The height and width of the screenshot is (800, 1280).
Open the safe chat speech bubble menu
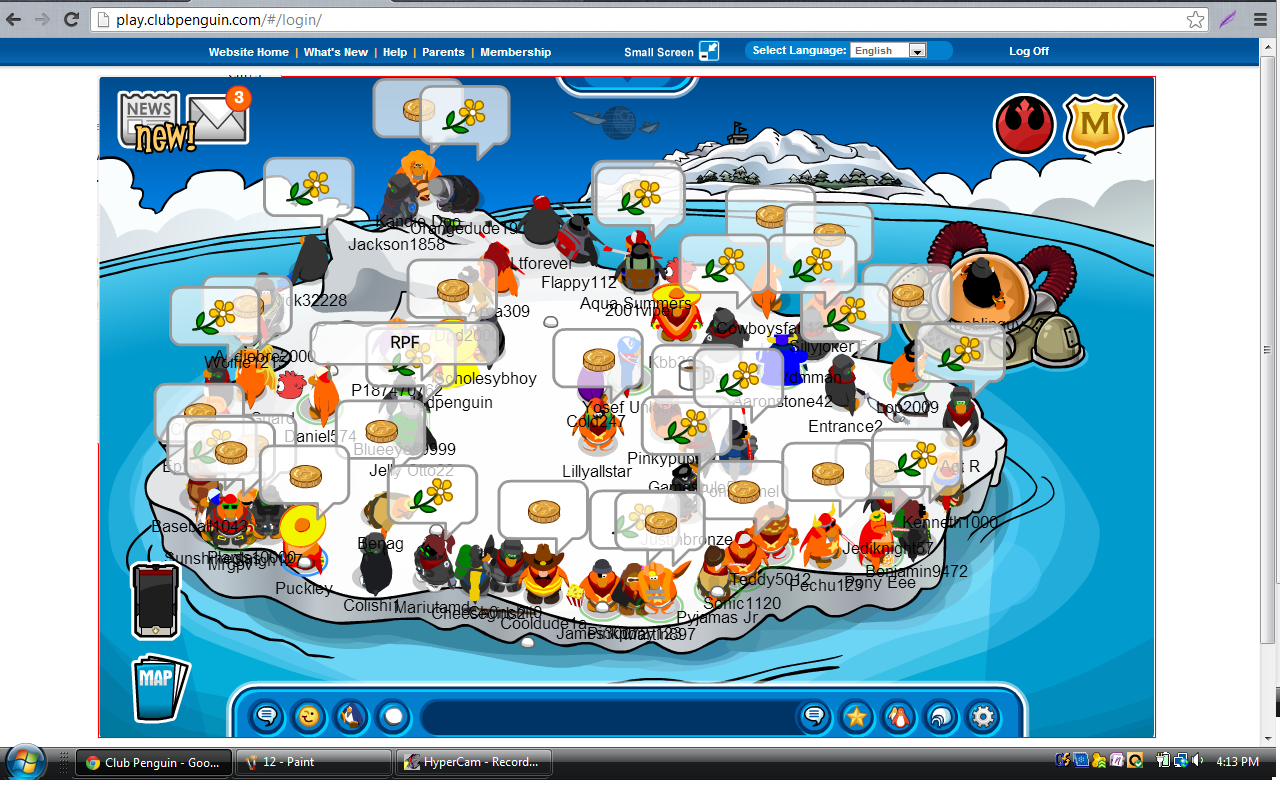coord(267,716)
